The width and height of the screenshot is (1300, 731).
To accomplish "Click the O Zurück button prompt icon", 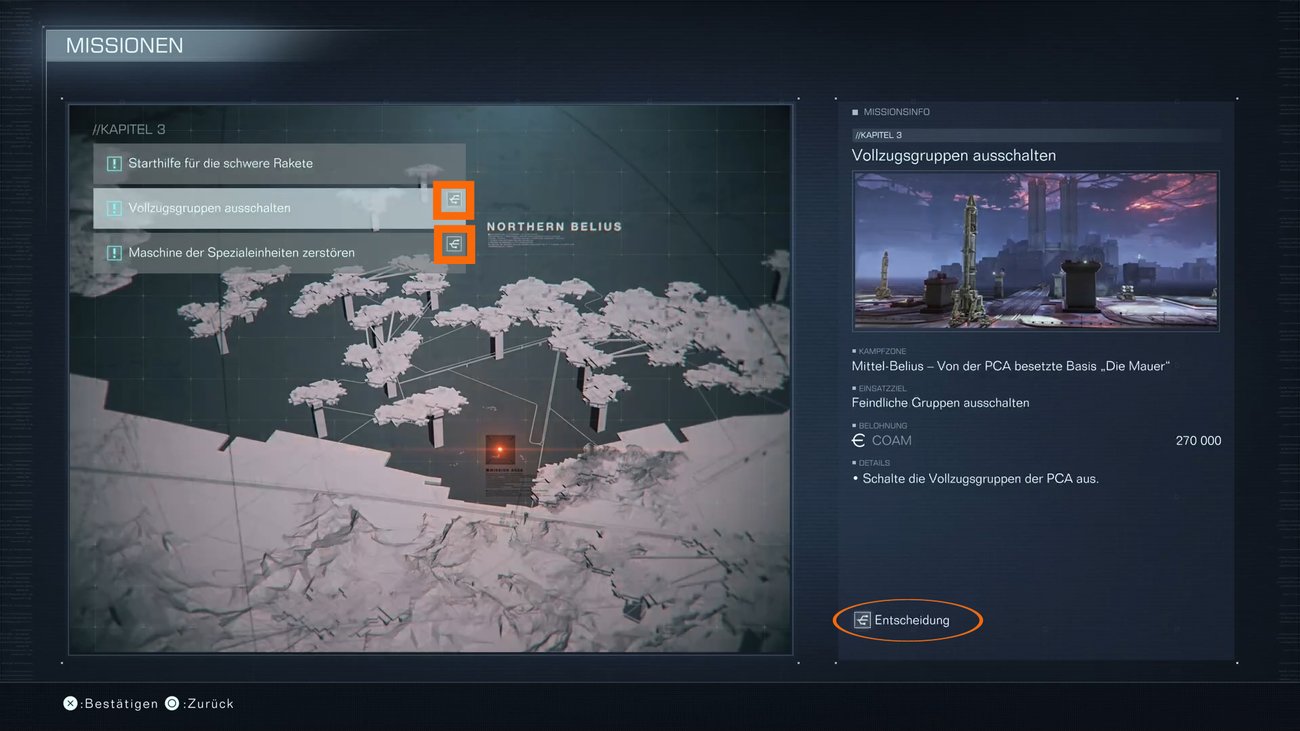I will (x=171, y=703).
